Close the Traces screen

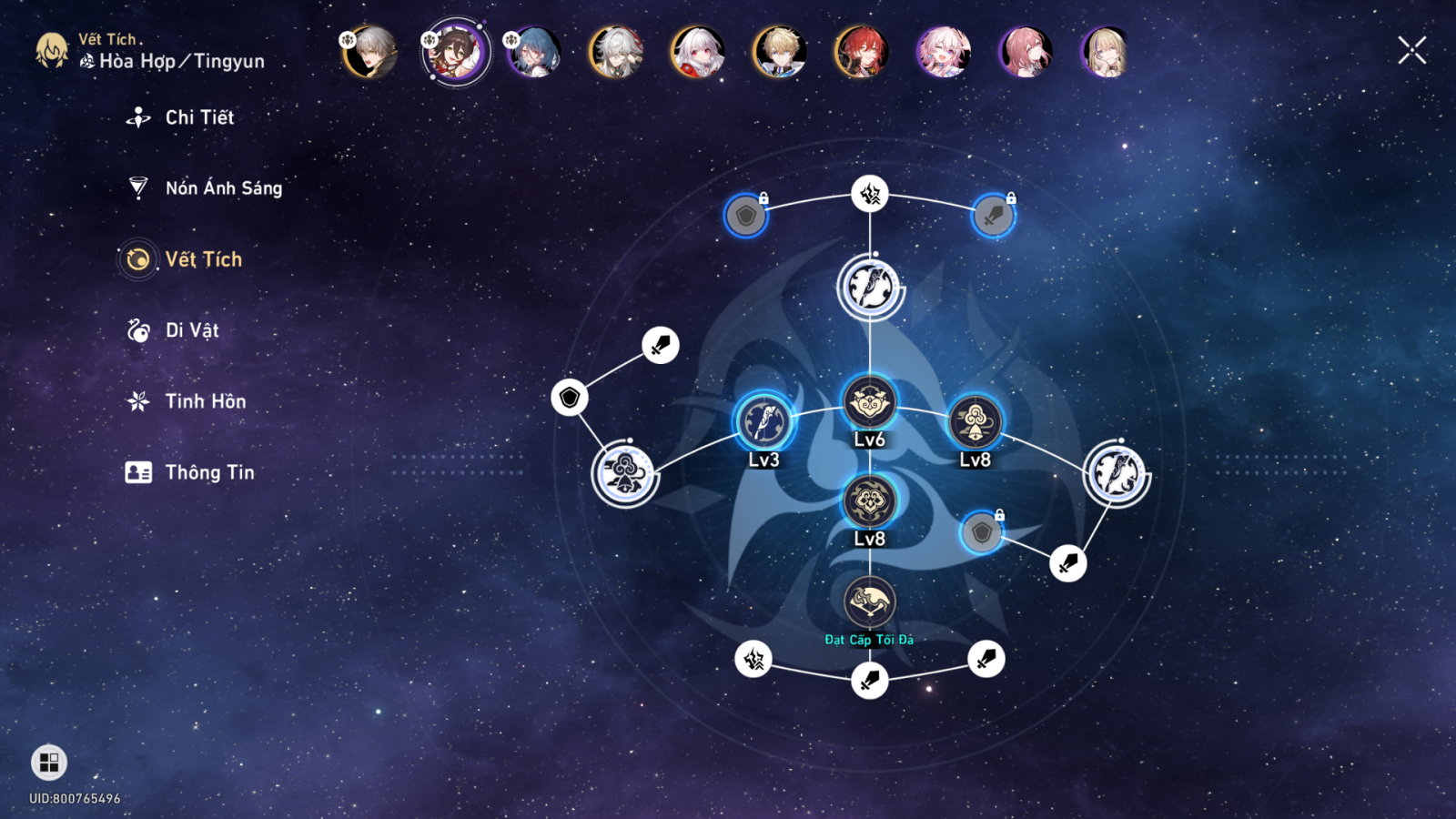1411,50
